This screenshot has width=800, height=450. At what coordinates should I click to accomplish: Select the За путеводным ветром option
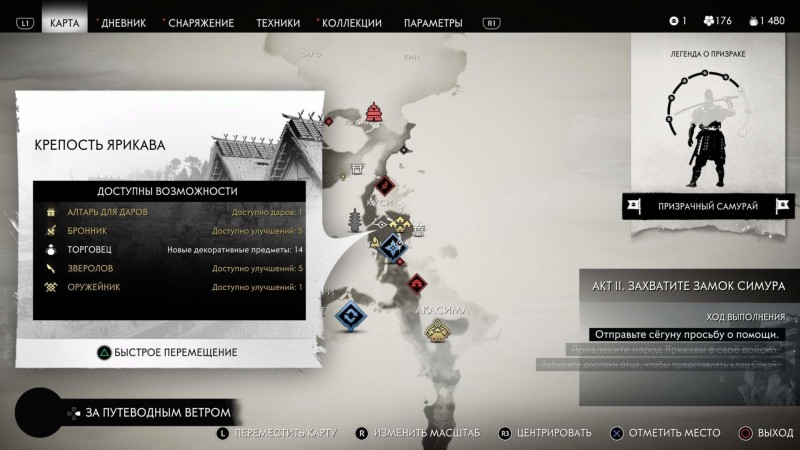157,412
